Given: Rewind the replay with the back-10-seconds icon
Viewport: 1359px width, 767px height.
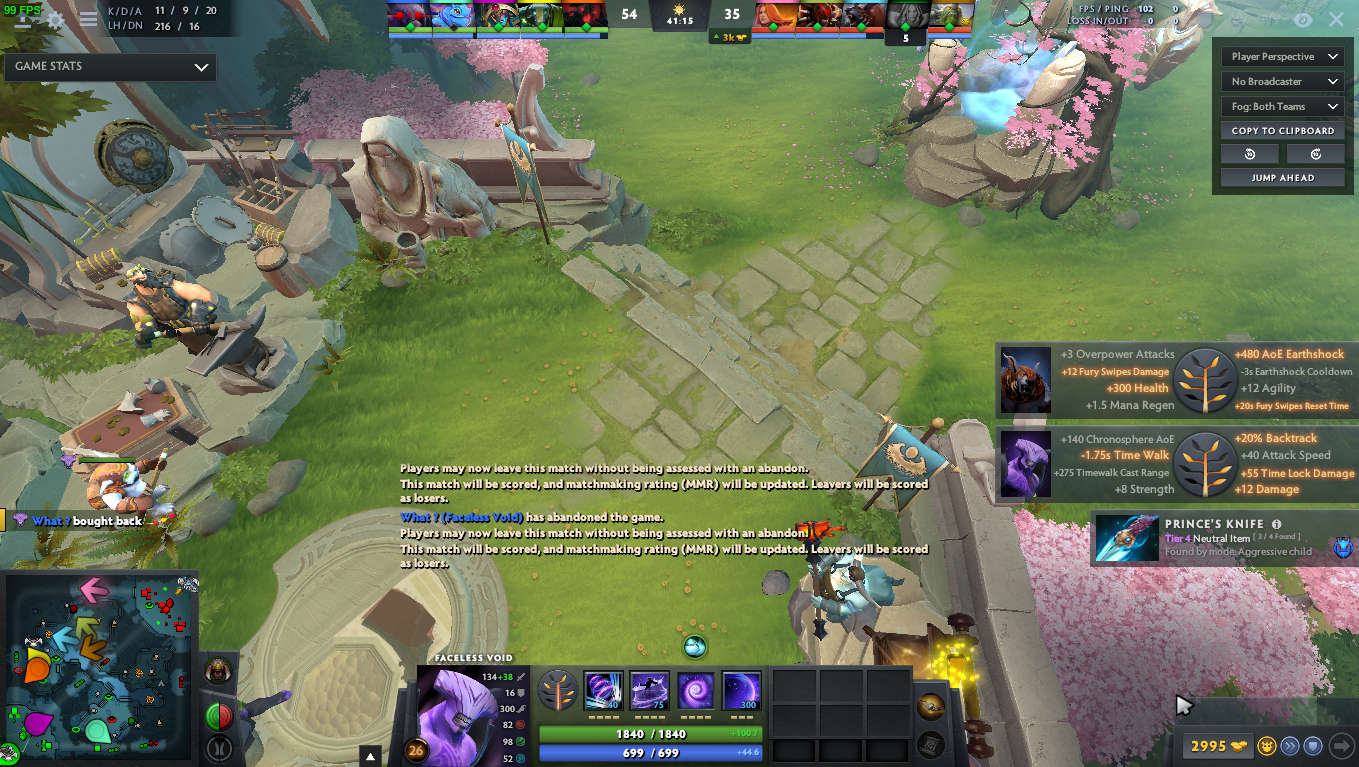Looking at the screenshot, I should pos(1248,153).
